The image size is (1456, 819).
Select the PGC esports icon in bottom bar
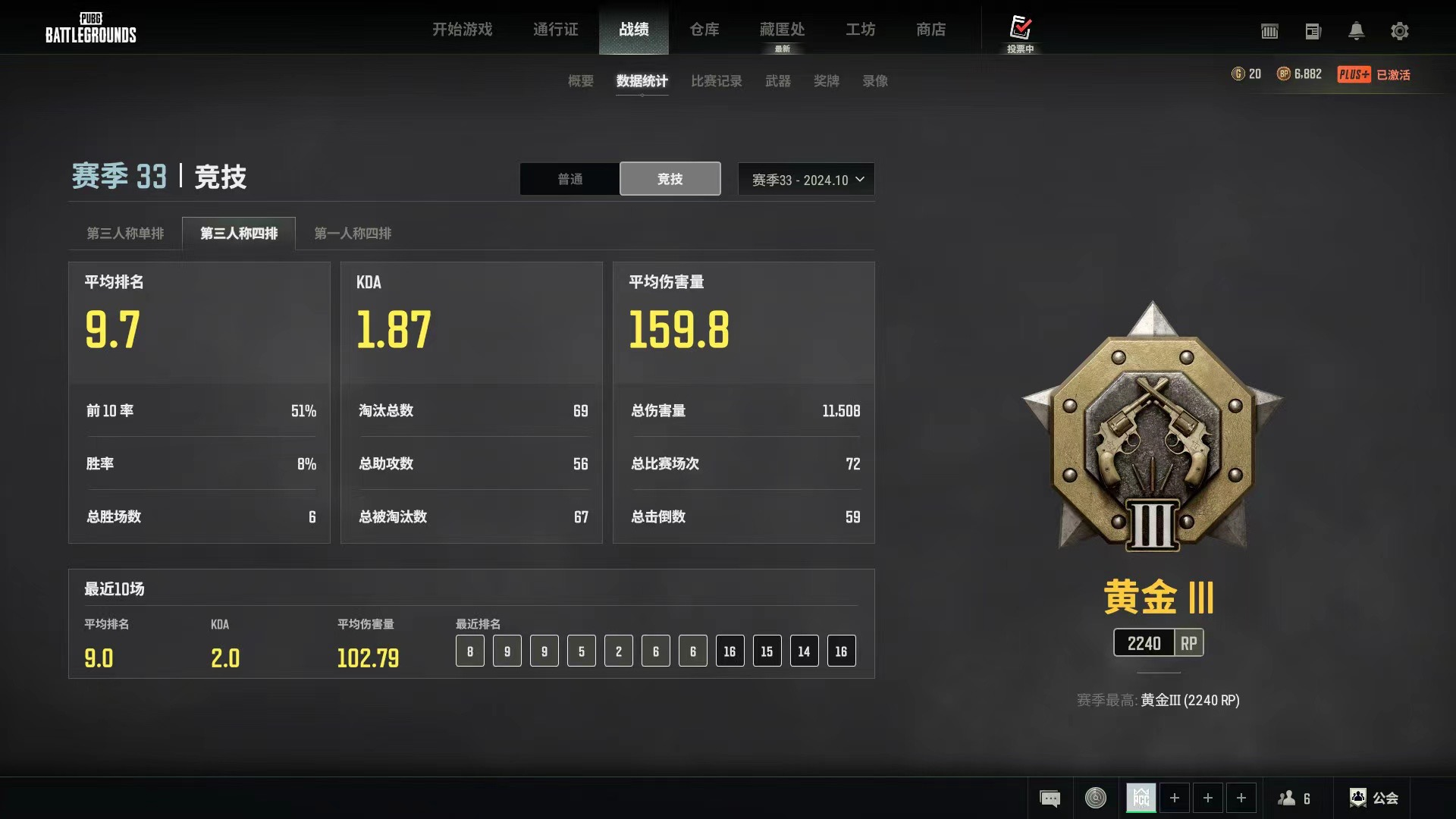point(1141,798)
